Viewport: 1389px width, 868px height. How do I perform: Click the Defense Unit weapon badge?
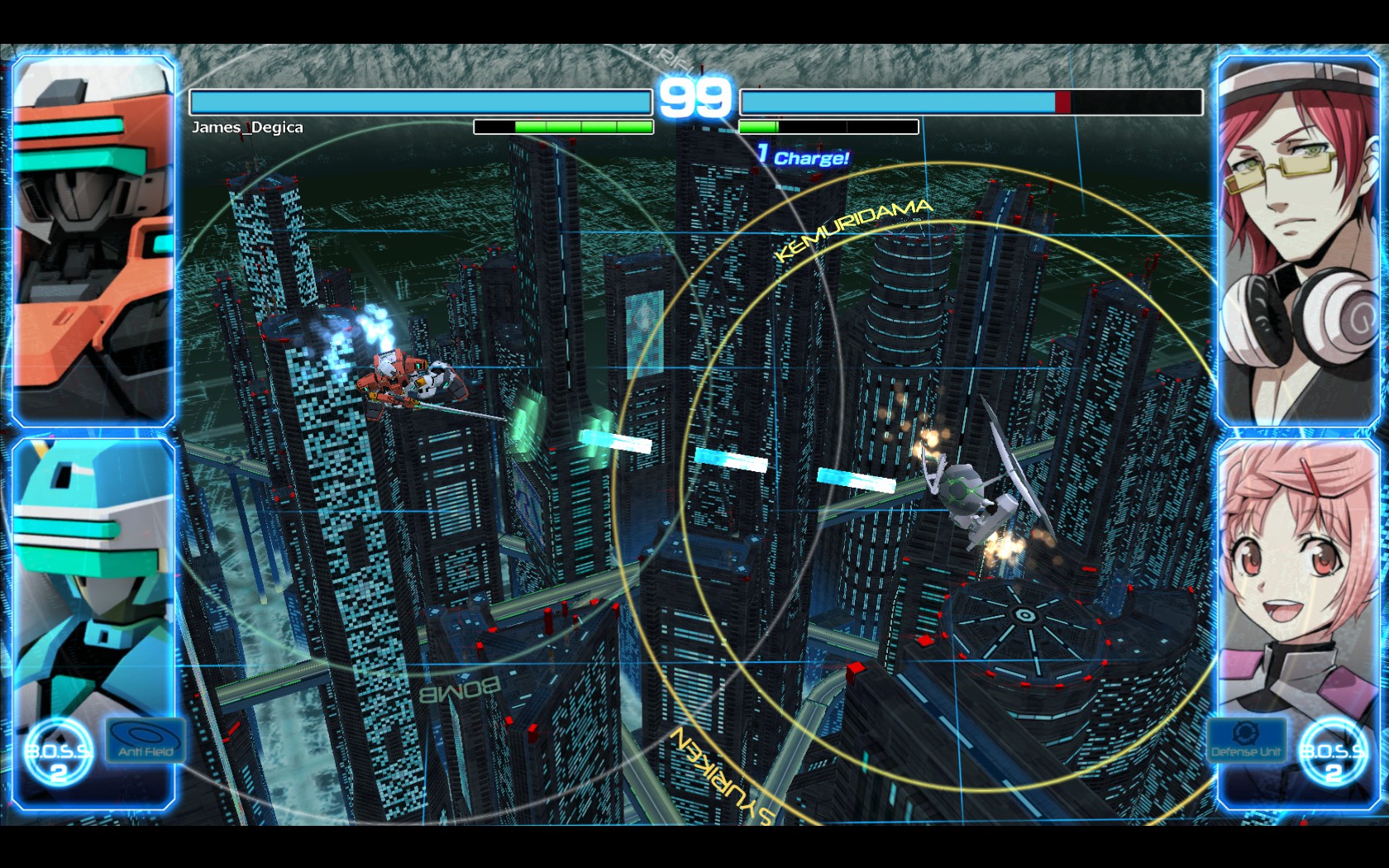point(1247,741)
